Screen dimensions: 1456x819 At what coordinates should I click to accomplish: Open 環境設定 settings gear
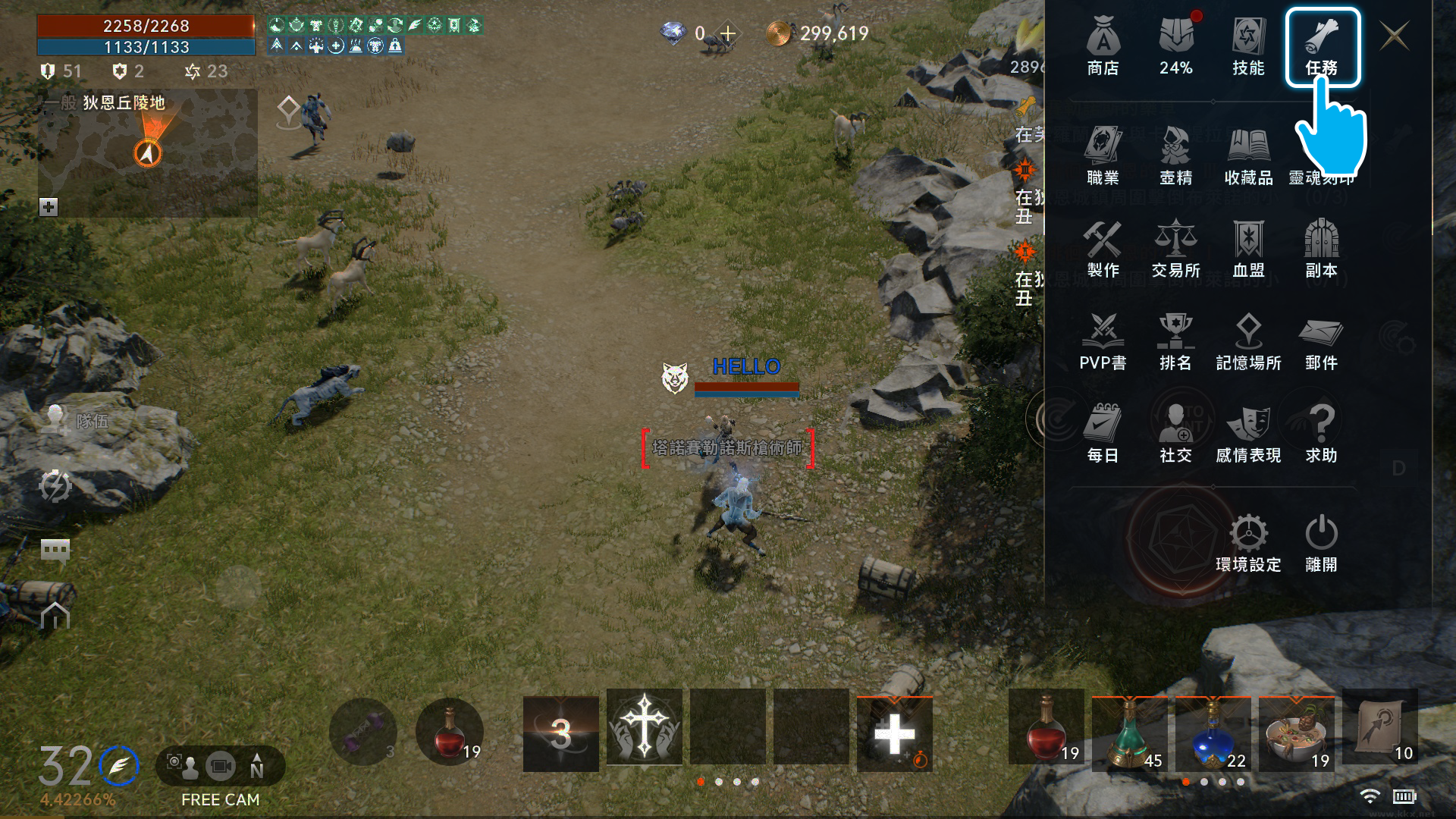1248,543
